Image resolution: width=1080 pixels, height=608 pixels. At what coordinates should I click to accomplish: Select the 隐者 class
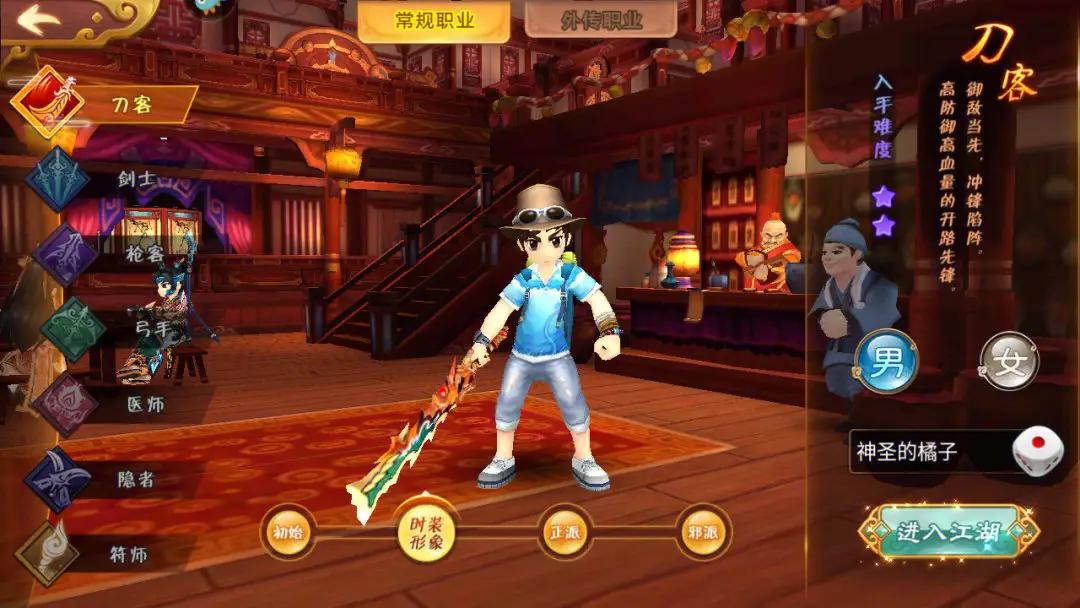click(110, 480)
